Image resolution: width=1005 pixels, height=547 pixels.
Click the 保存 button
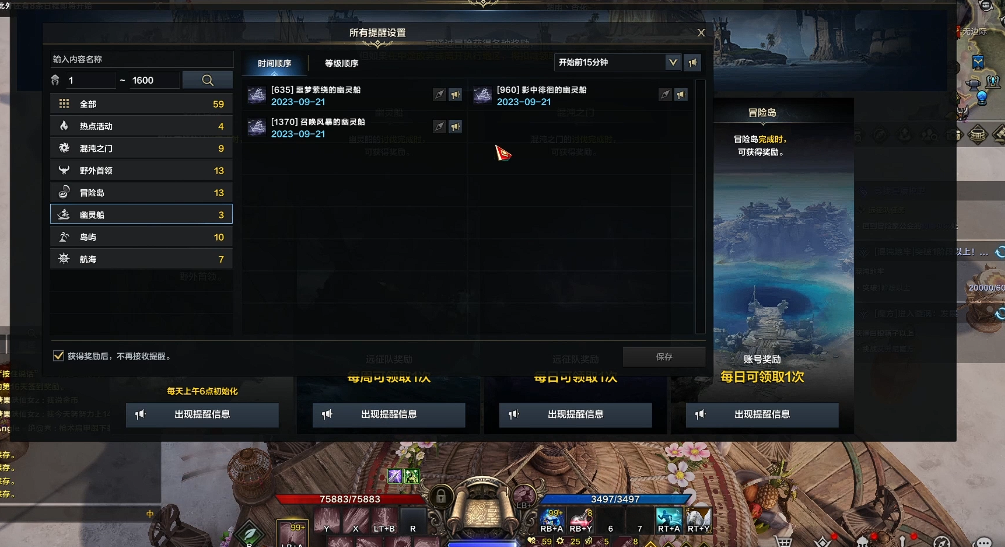664,356
